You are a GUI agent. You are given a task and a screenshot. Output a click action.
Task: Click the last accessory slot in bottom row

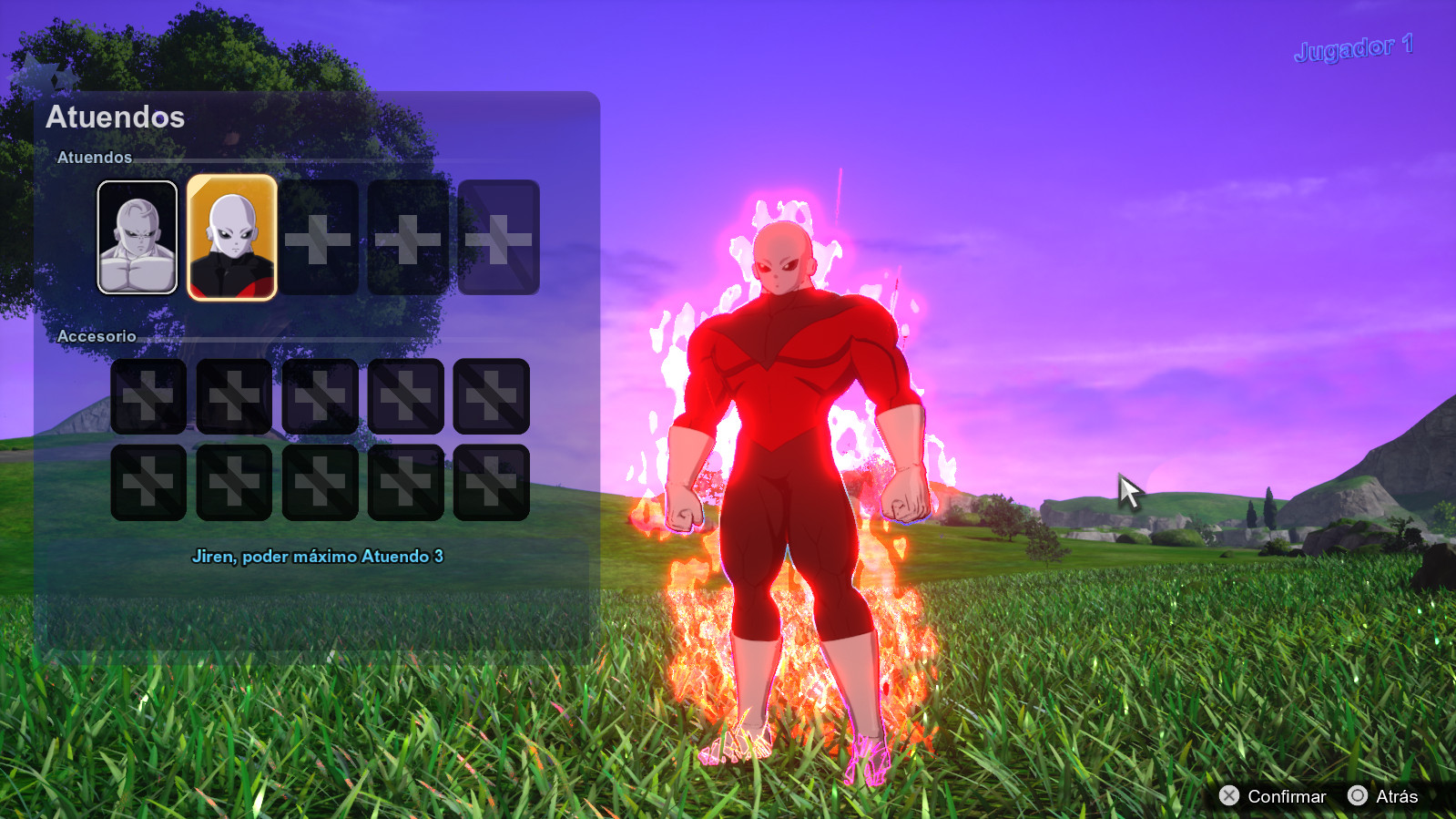(492, 480)
